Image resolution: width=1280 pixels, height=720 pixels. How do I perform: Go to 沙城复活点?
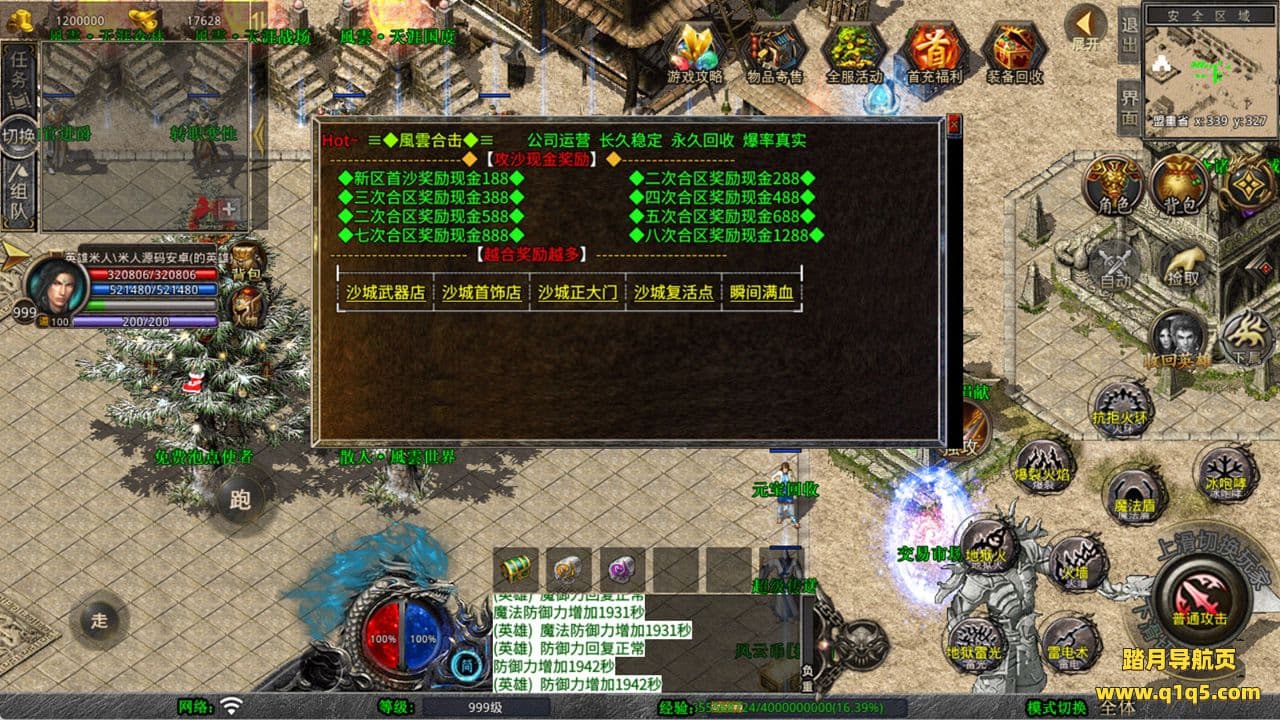click(673, 293)
